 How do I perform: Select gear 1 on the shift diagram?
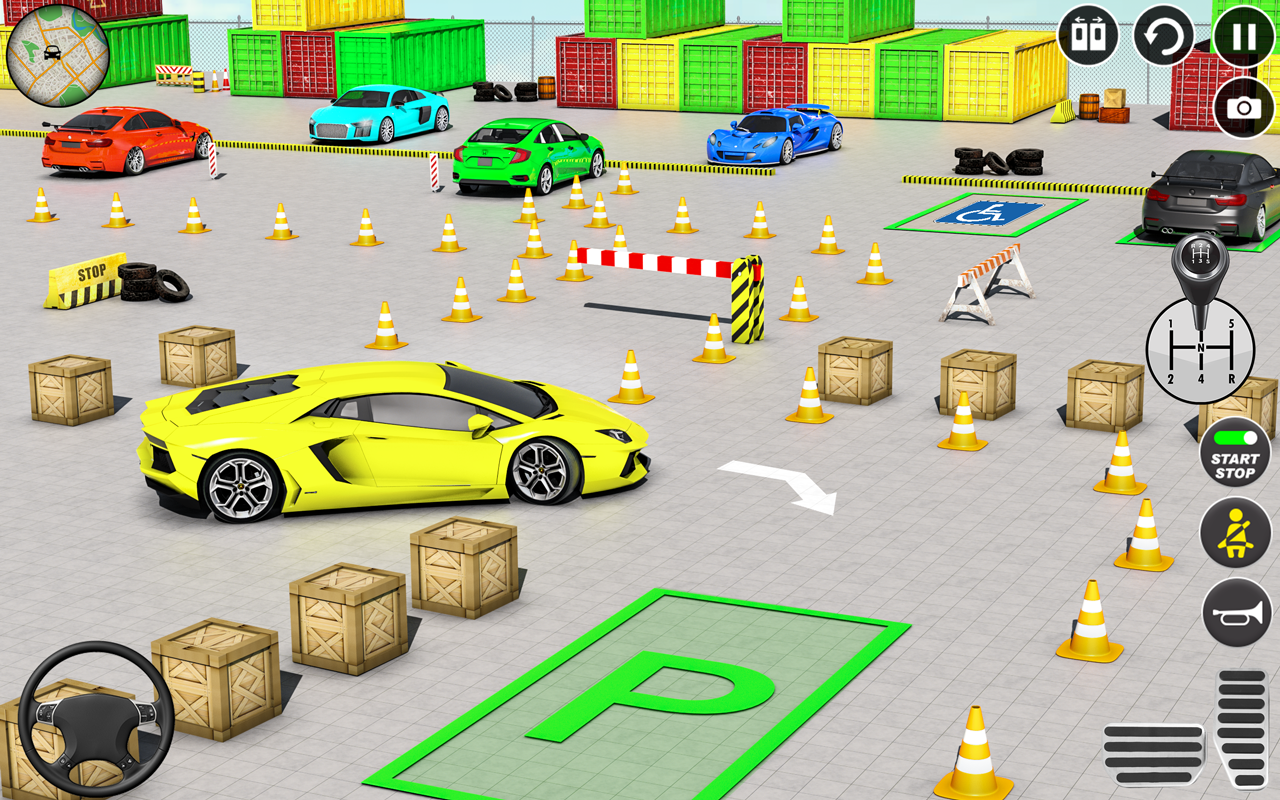[1171, 323]
